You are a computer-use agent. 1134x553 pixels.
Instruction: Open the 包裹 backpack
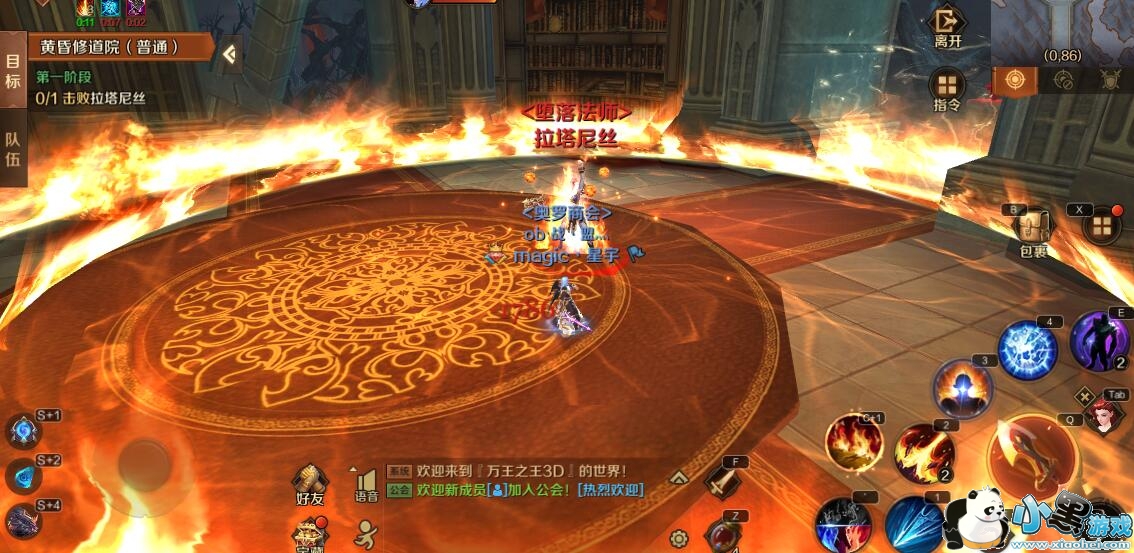coord(1033,231)
